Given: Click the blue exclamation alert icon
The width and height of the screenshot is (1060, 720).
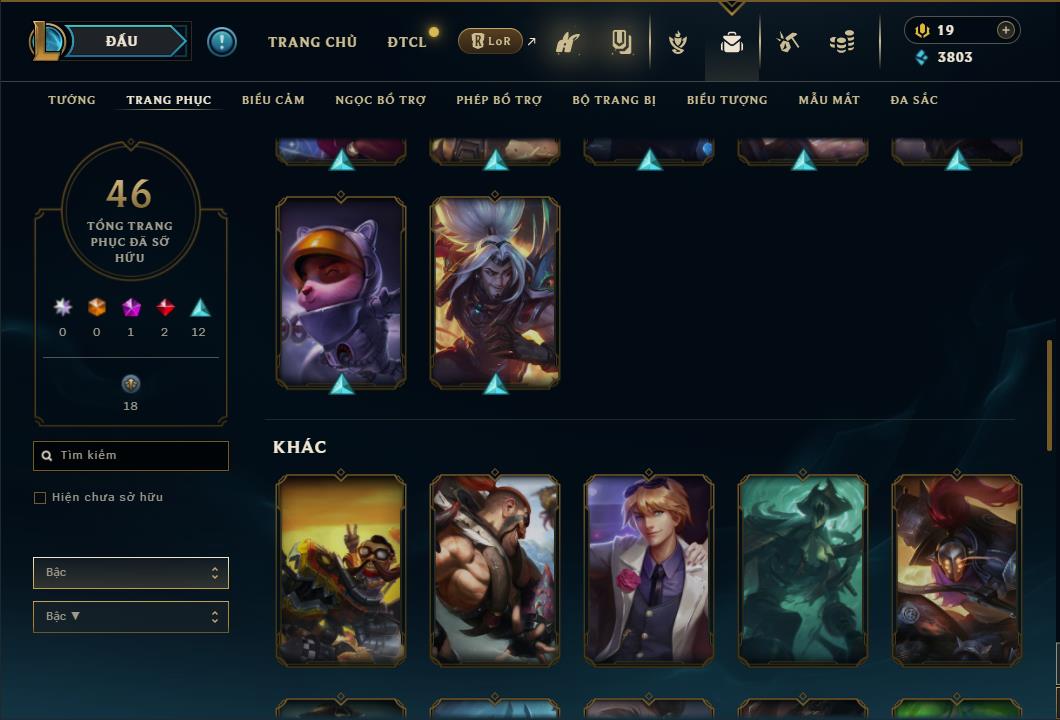Looking at the screenshot, I should [x=222, y=42].
